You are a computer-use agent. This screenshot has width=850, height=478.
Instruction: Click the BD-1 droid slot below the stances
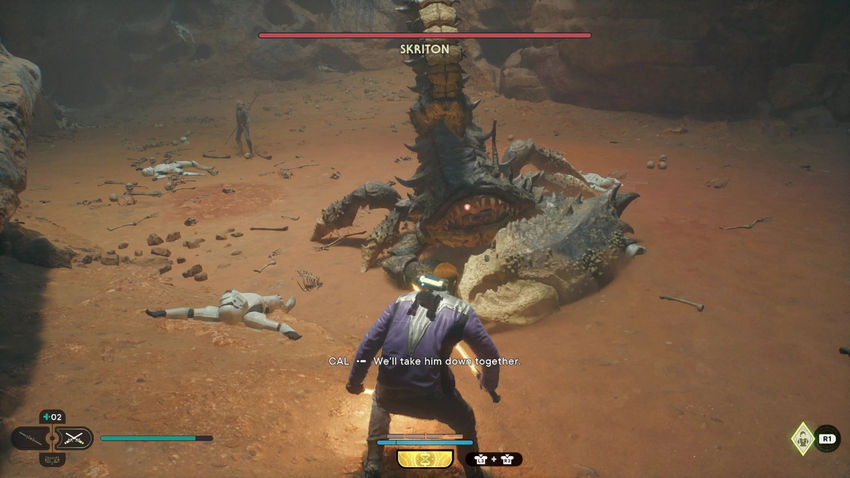52,459
